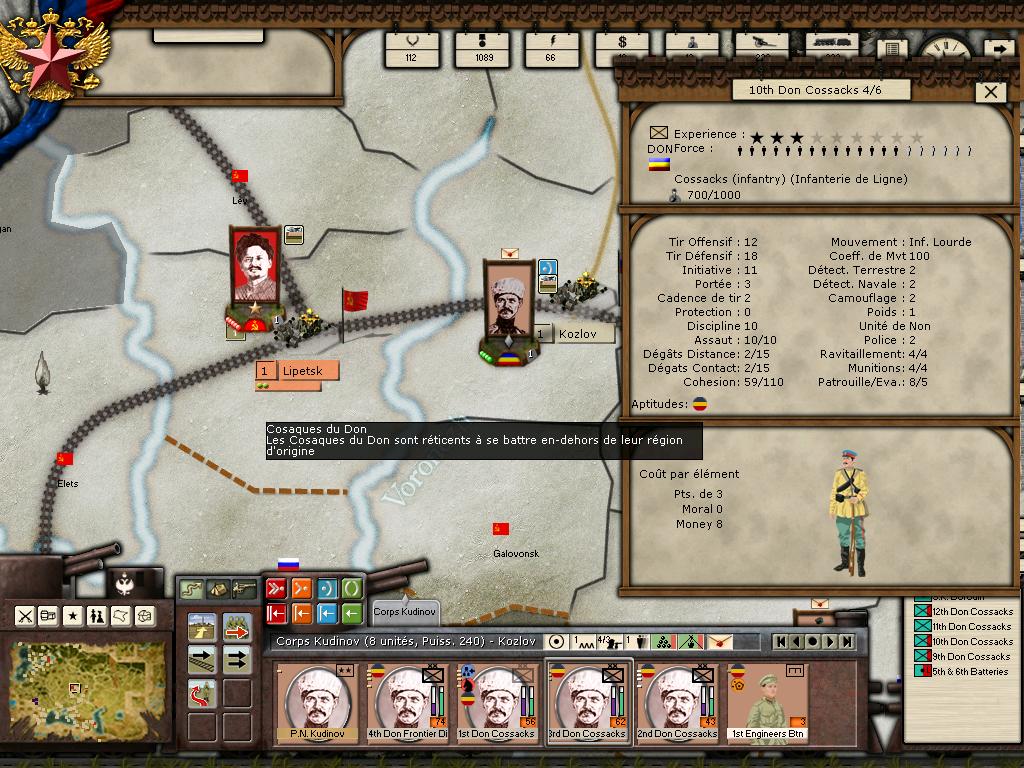Select the P.N. Kudinov leader card
Image resolution: width=1024 pixels, height=768 pixels.
[x=317, y=701]
